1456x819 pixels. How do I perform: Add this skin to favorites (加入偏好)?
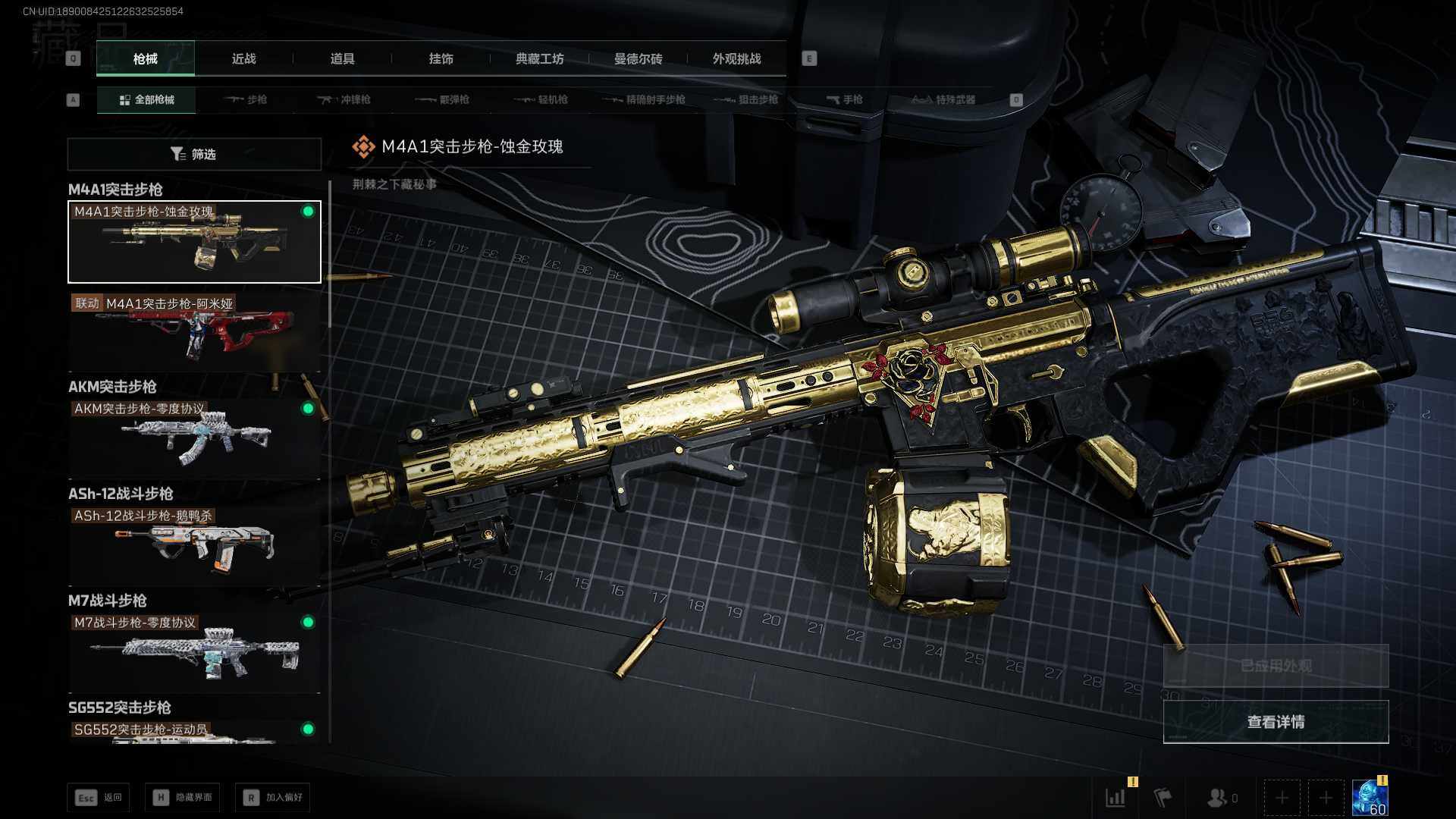click(273, 797)
